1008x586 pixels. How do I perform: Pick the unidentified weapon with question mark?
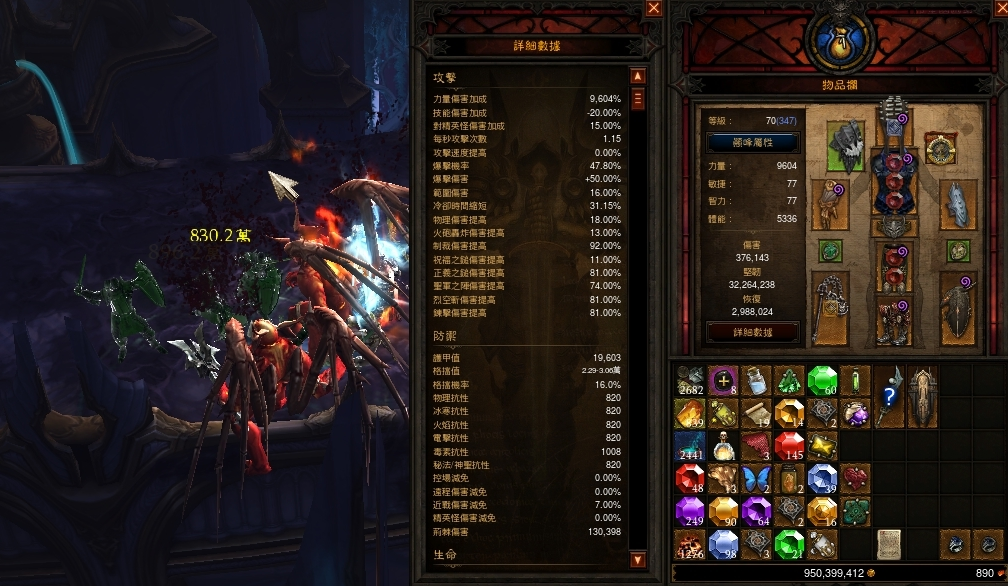coord(889,394)
